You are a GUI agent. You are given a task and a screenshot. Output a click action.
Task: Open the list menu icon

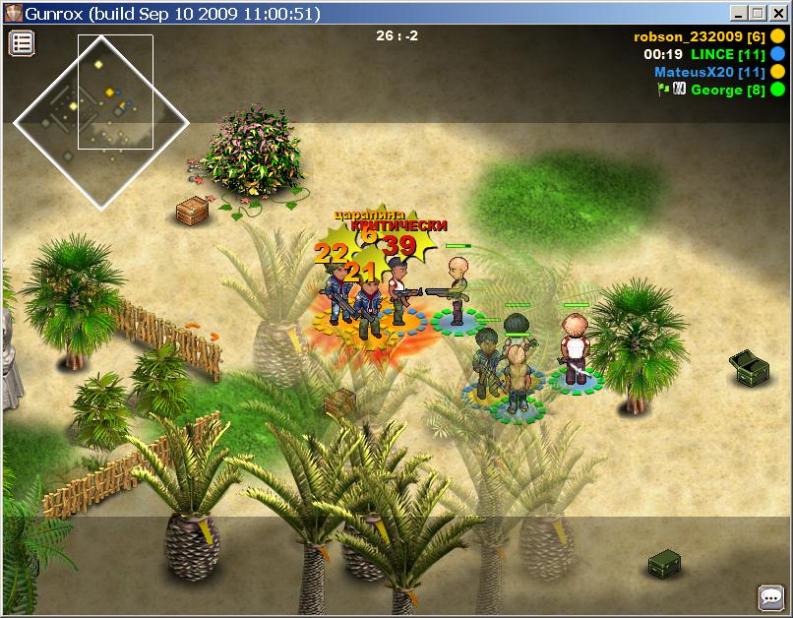coord(22,43)
